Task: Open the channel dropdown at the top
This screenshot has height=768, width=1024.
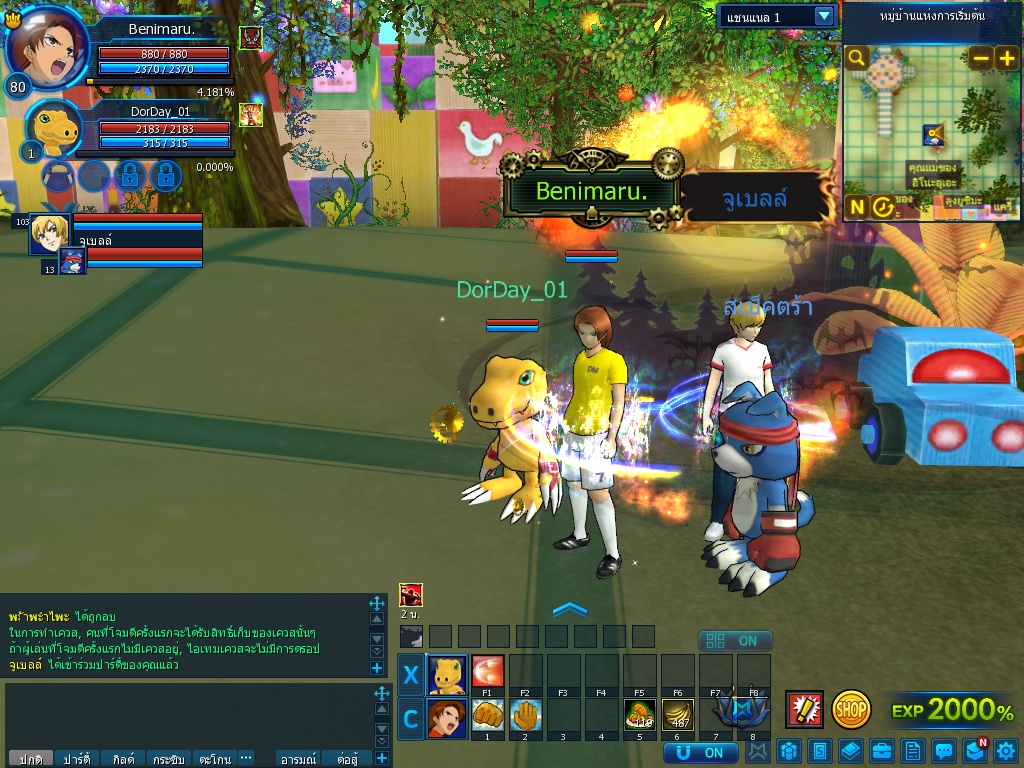Action: pos(824,17)
